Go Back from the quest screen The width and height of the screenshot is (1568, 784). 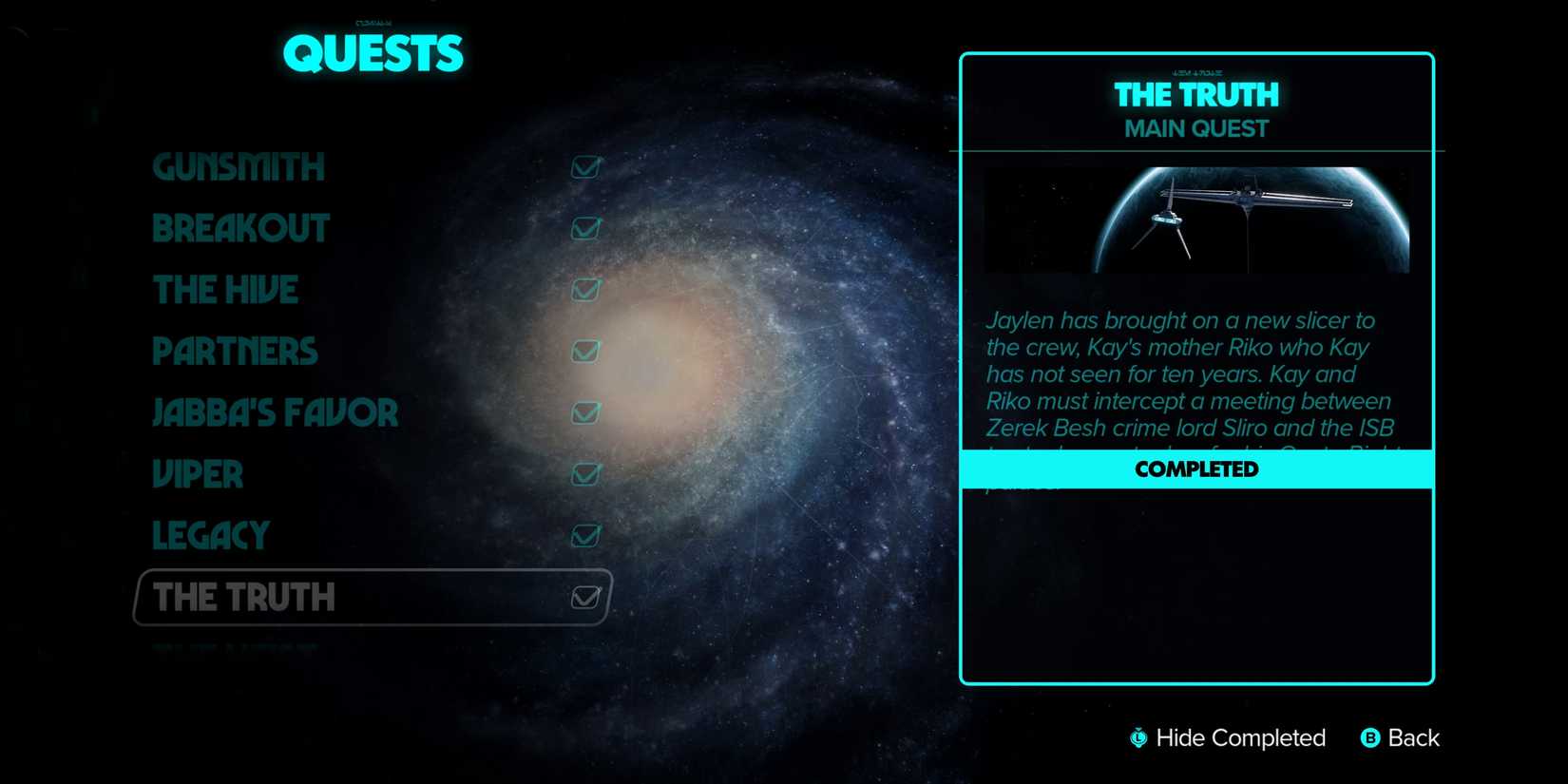(x=1415, y=738)
